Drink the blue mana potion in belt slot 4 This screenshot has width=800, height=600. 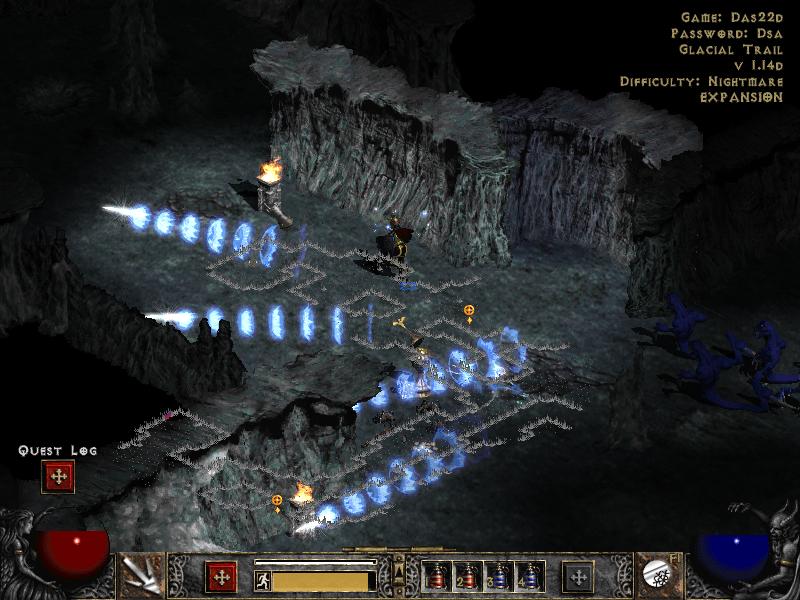(529, 577)
